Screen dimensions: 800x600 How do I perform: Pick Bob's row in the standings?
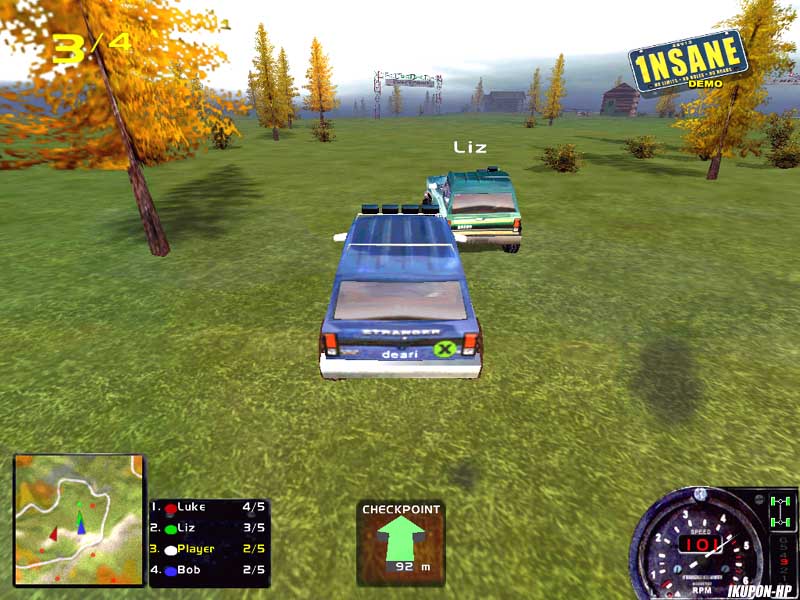click(208, 569)
